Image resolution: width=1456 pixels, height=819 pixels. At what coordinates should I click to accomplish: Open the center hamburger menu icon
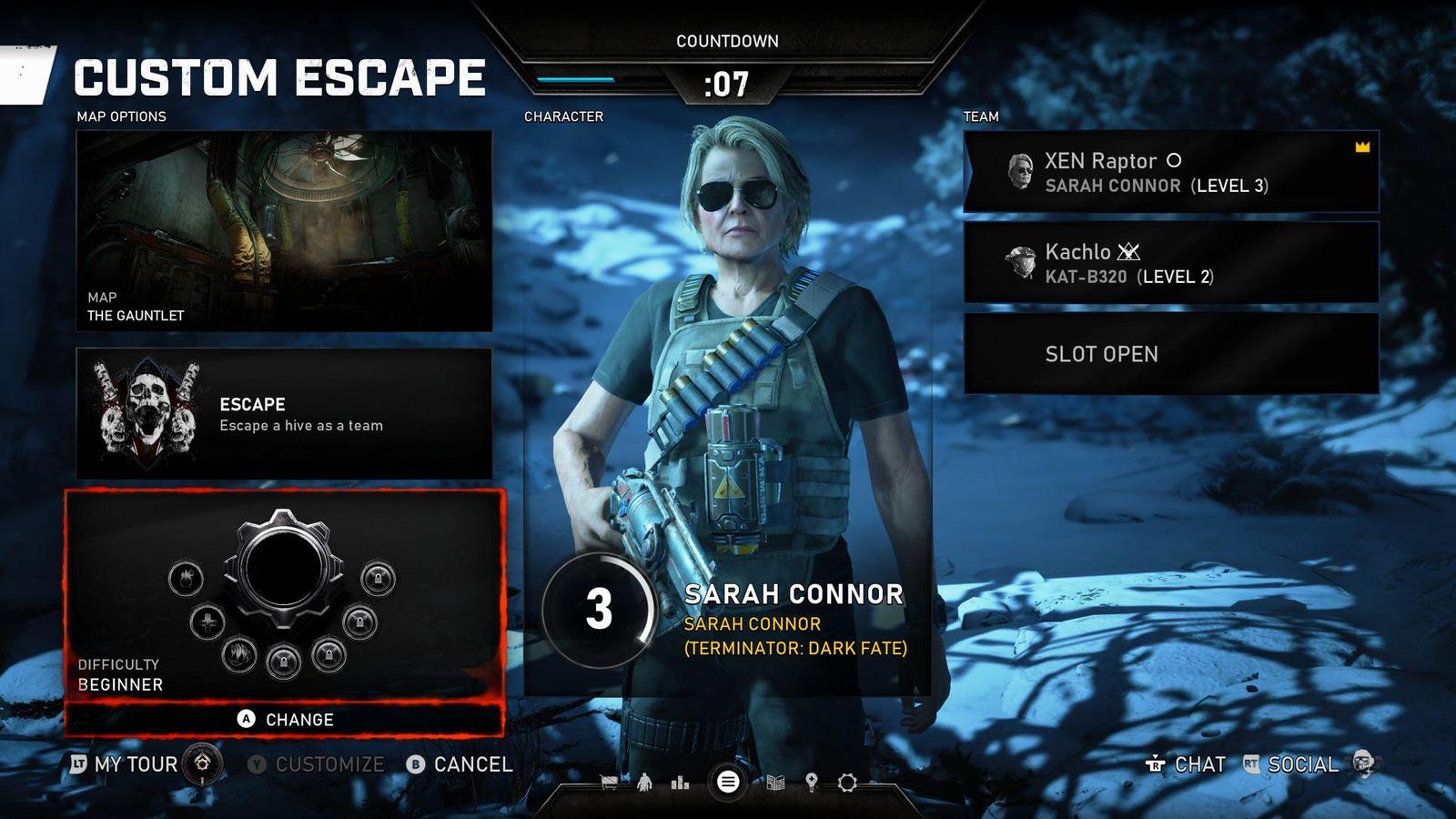coord(727,782)
